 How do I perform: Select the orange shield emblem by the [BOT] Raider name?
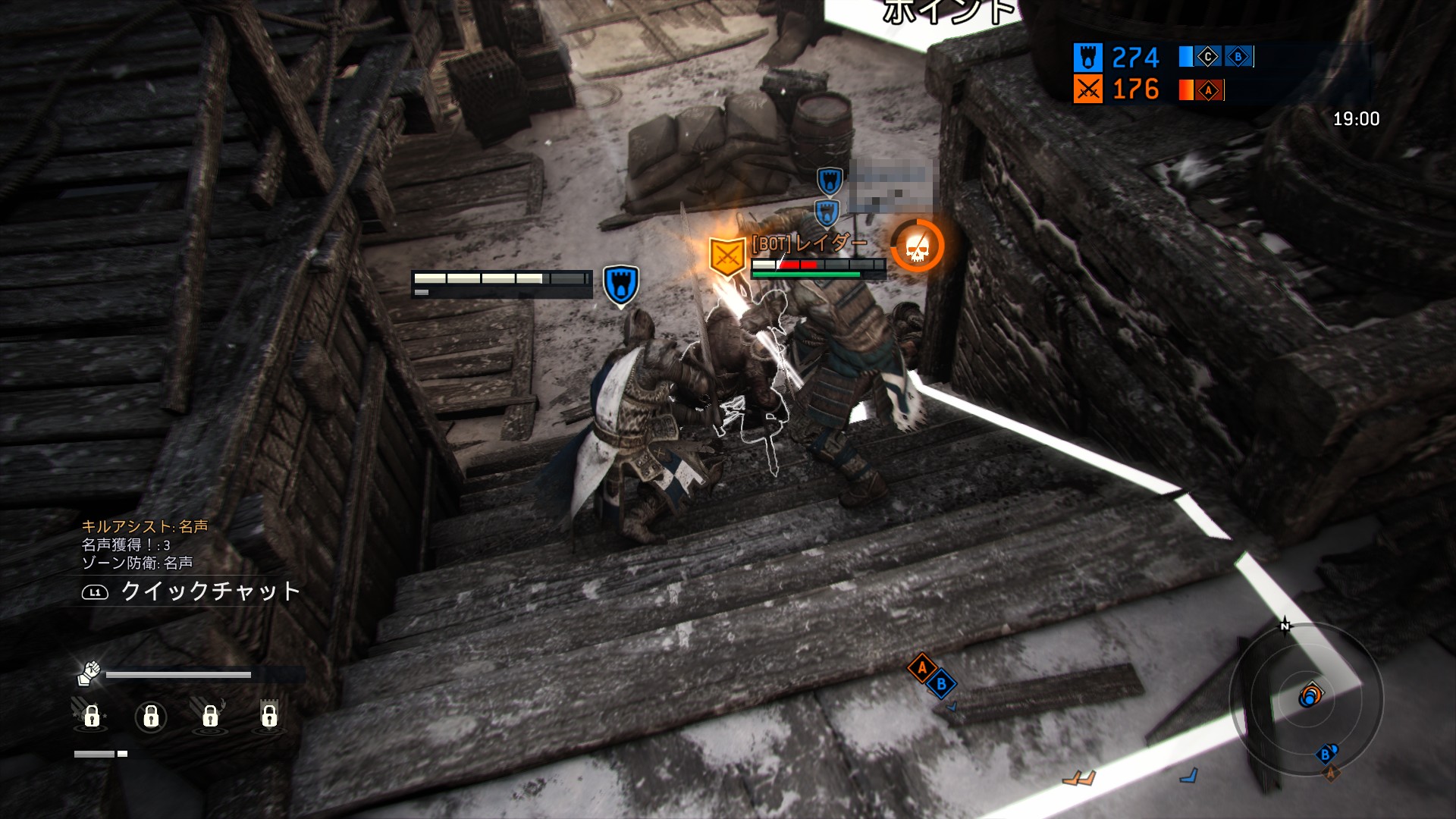[726, 256]
